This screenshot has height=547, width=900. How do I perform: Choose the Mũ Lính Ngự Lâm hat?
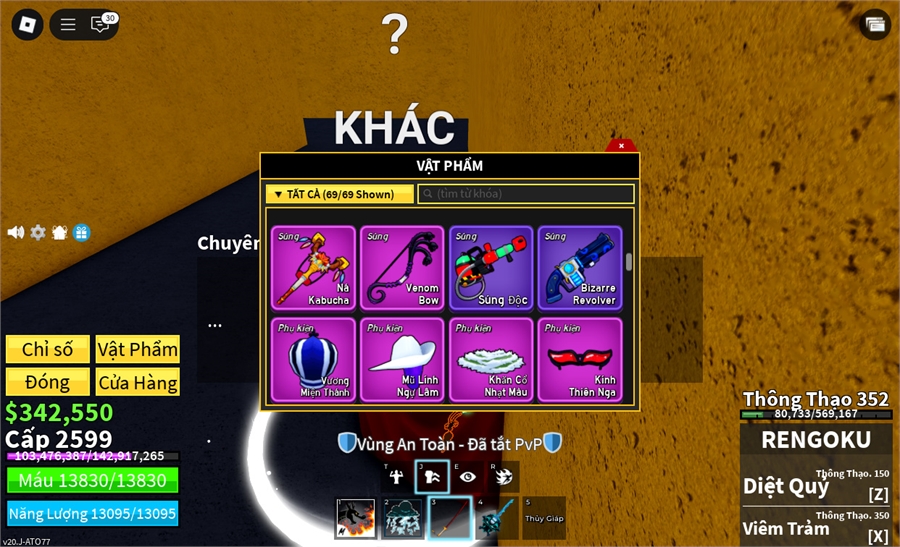(x=401, y=359)
